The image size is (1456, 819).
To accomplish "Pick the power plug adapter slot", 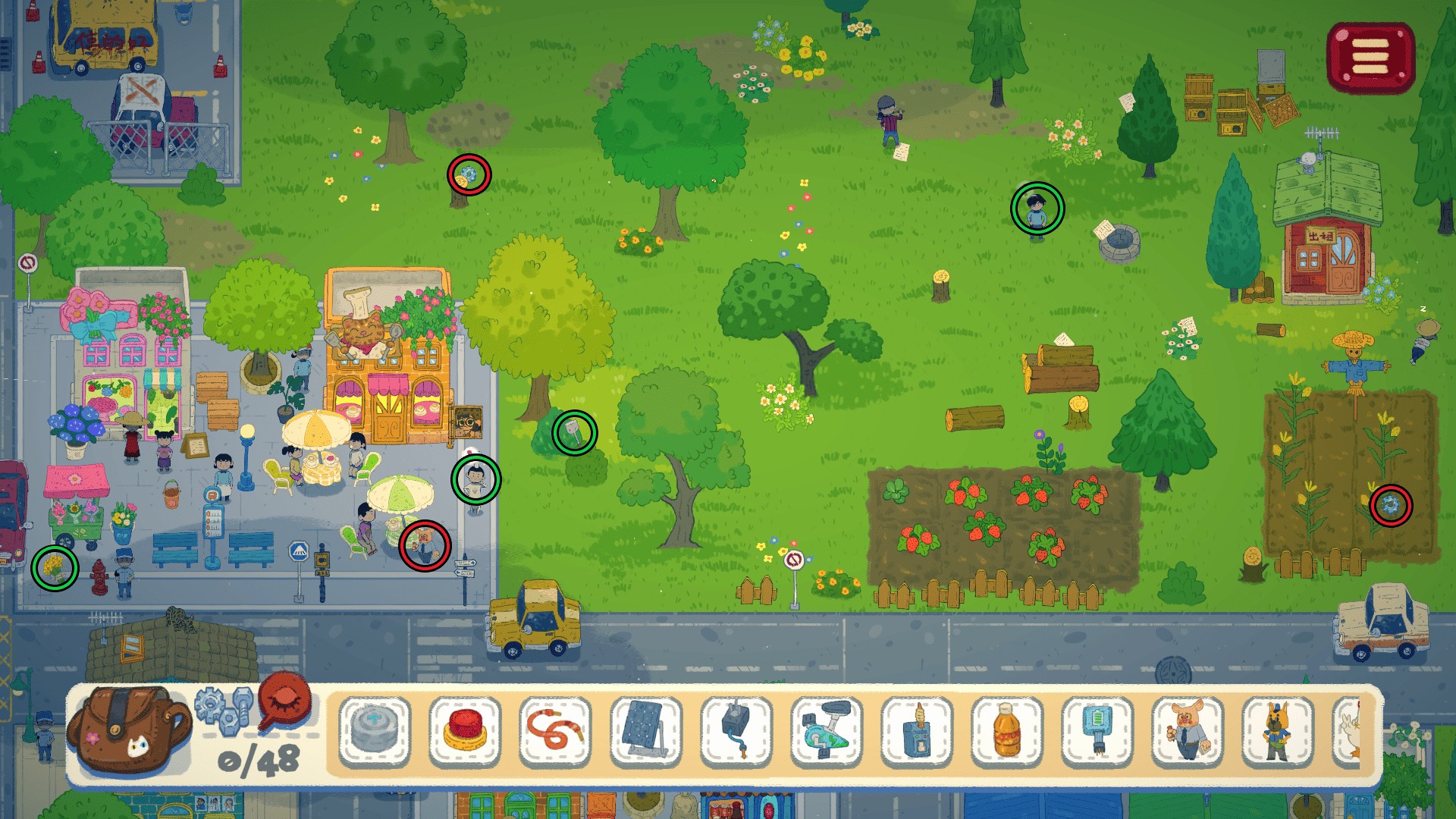I will tap(736, 730).
